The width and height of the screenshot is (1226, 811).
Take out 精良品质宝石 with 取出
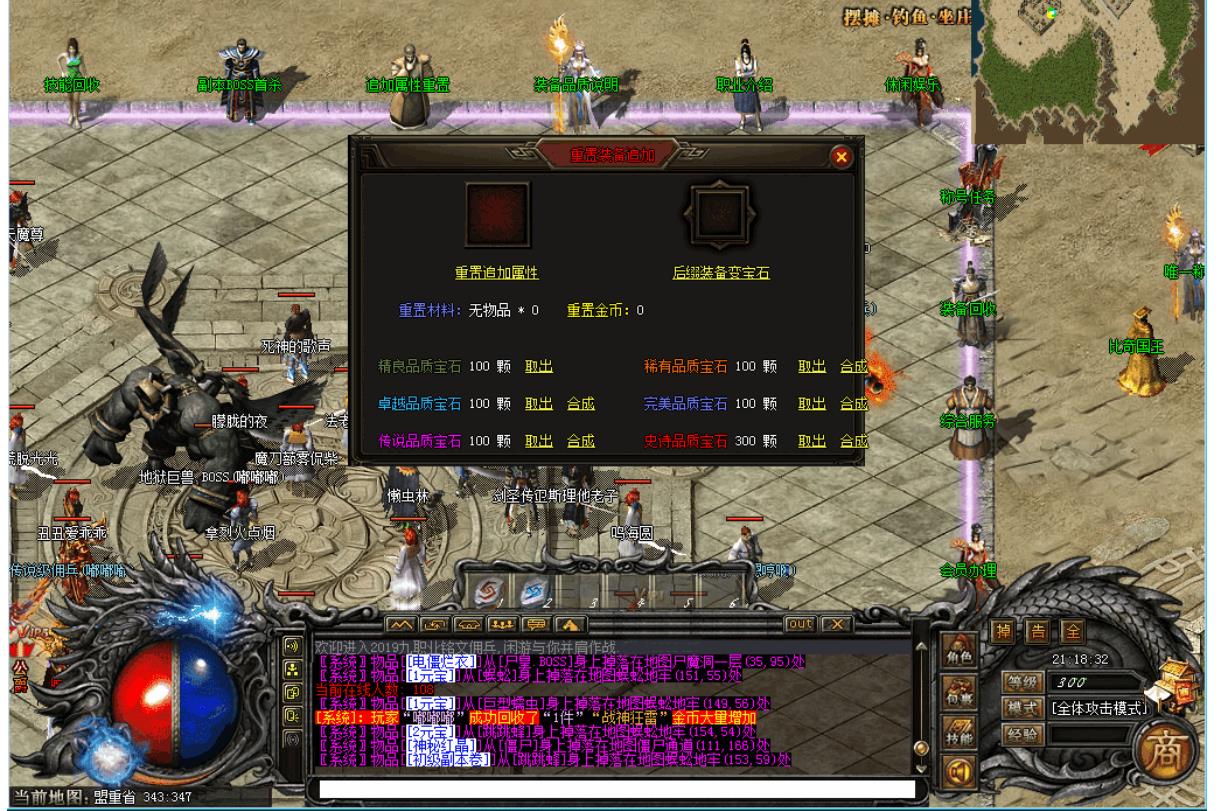click(x=539, y=367)
